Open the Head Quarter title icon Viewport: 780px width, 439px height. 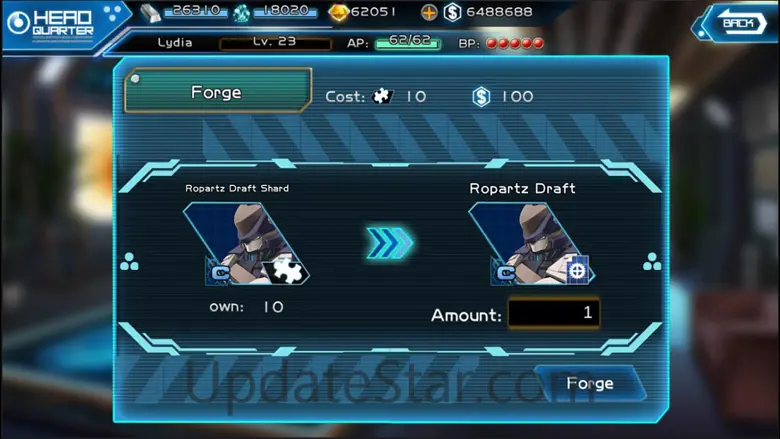click(19, 22)
